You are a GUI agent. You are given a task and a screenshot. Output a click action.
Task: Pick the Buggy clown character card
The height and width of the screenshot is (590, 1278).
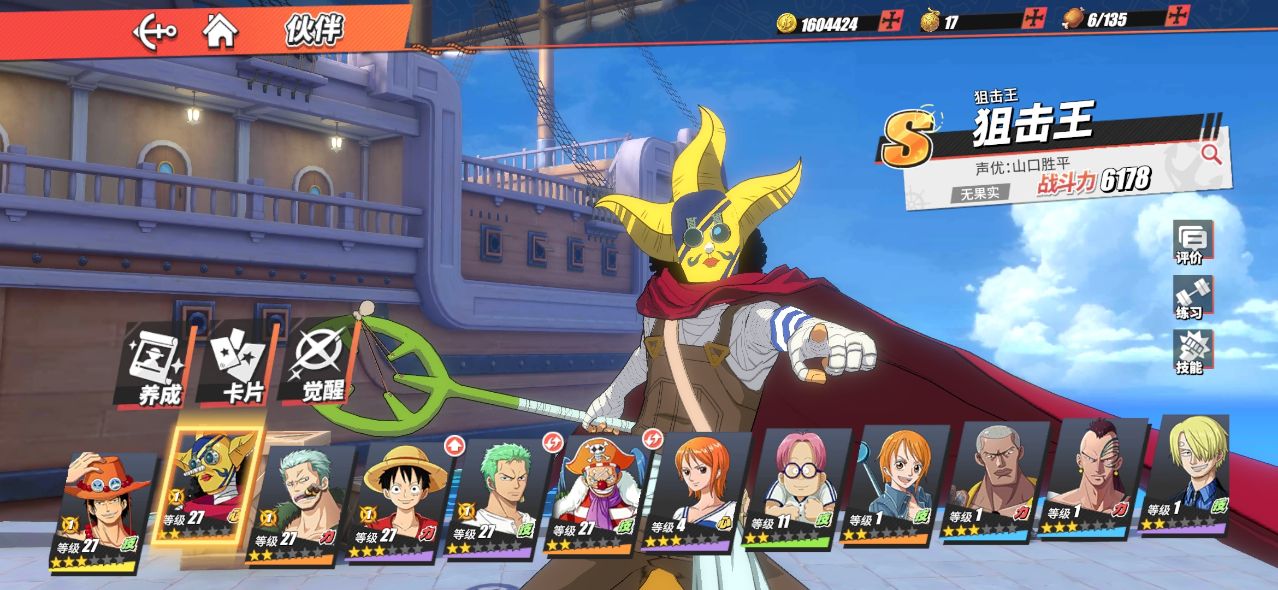point(597,495)
